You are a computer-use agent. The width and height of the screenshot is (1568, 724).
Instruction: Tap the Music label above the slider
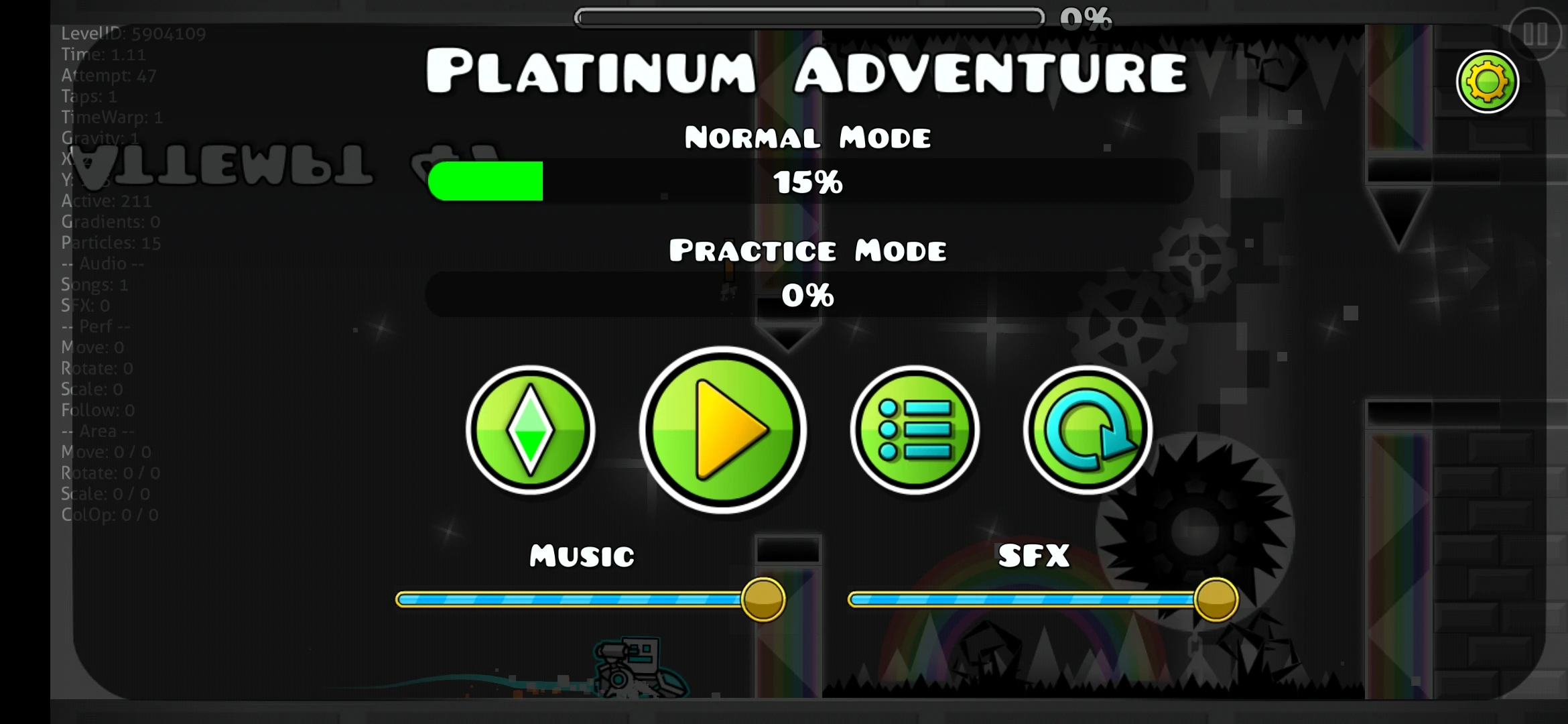coord(579,555)
